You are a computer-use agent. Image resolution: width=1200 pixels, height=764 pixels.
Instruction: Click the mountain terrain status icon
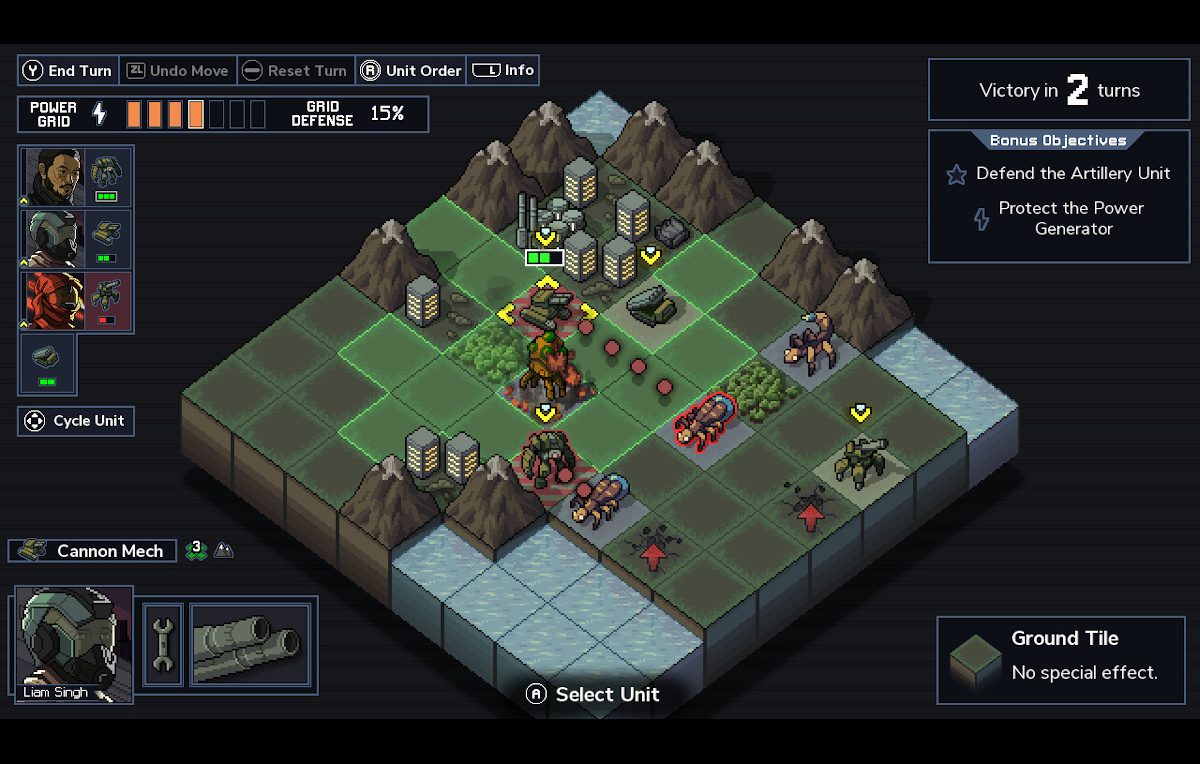(x=224, y=551)
